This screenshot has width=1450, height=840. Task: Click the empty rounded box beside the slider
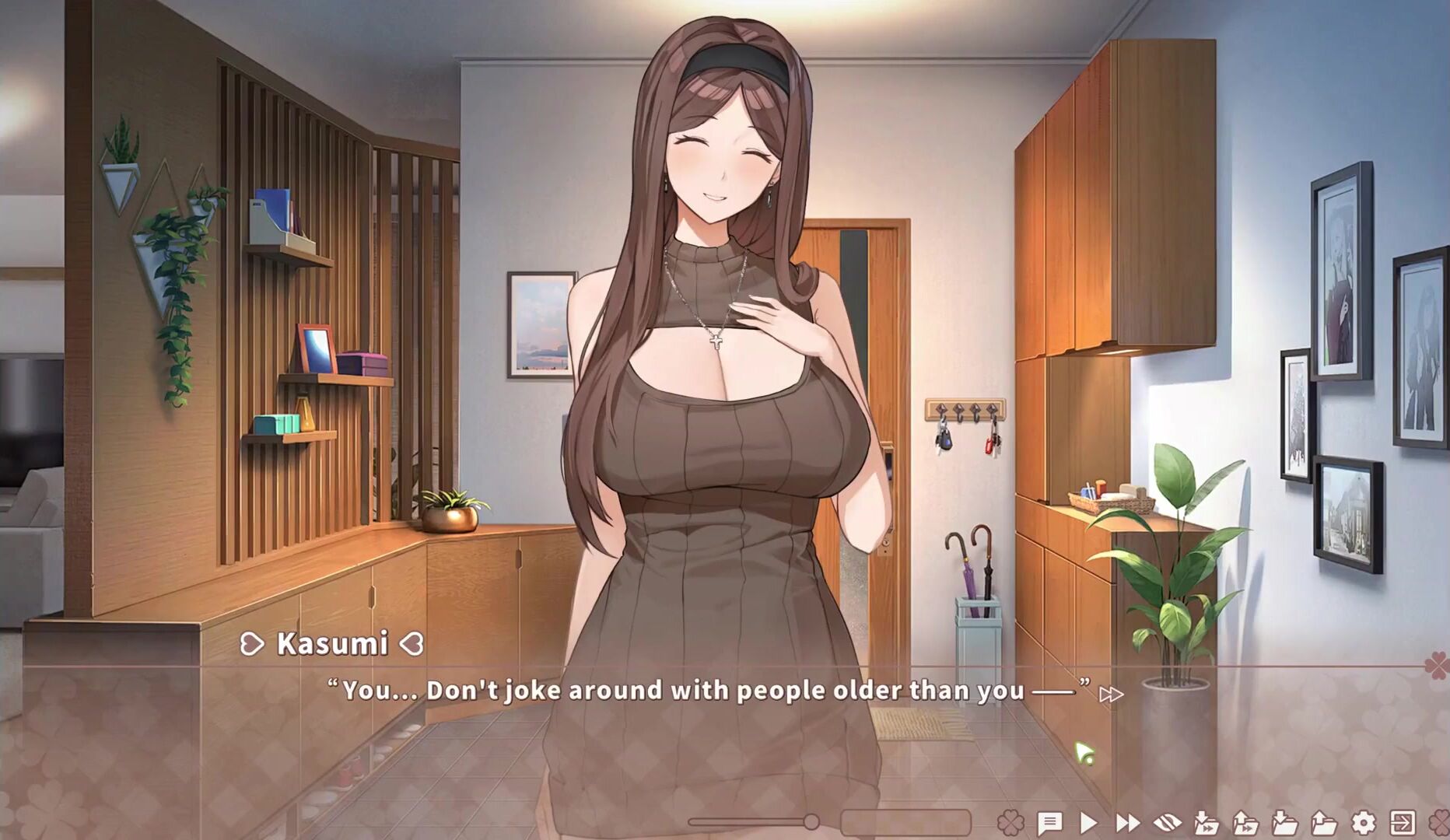point(905,822)
